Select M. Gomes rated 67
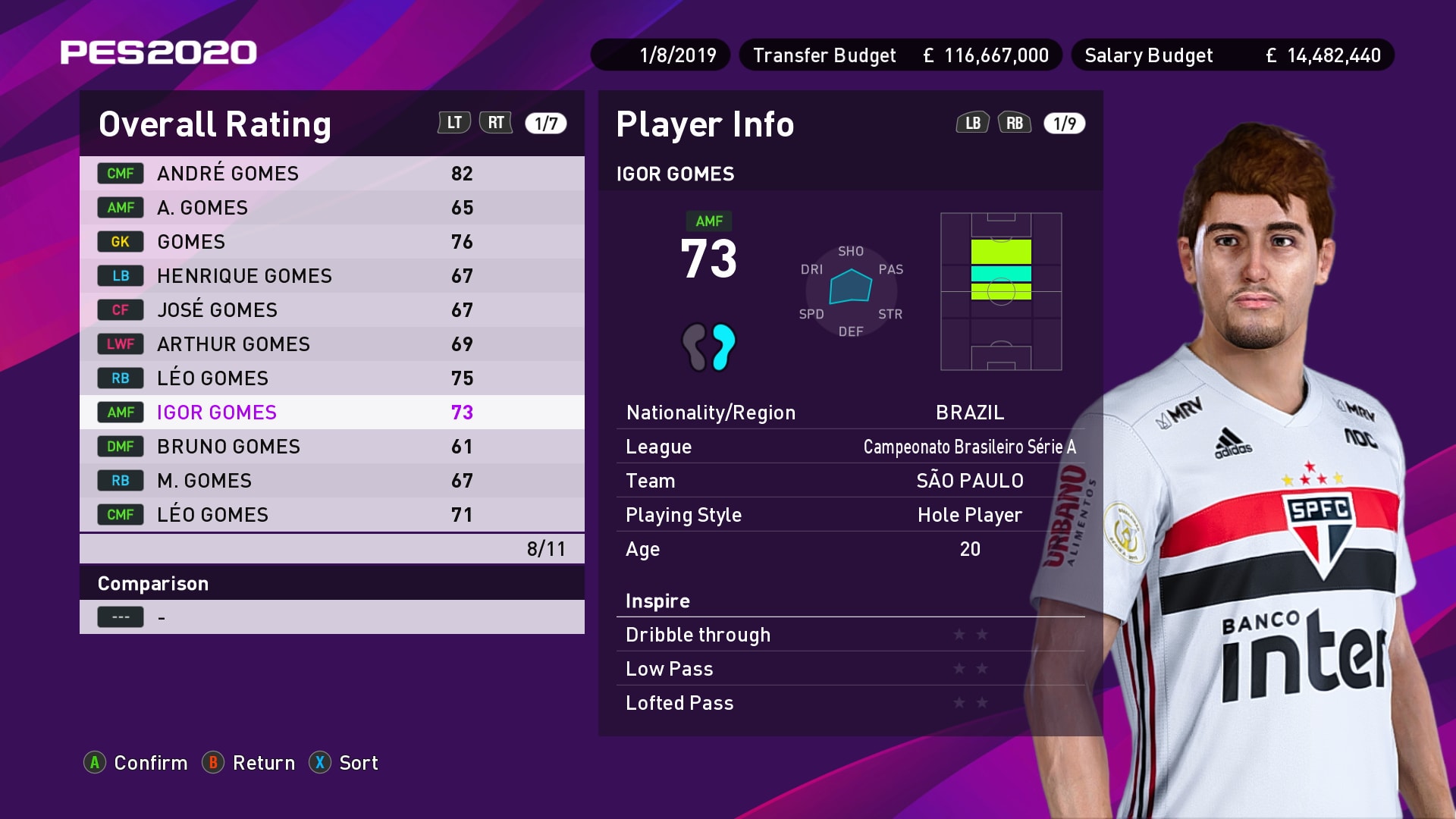 pos(331,481)
